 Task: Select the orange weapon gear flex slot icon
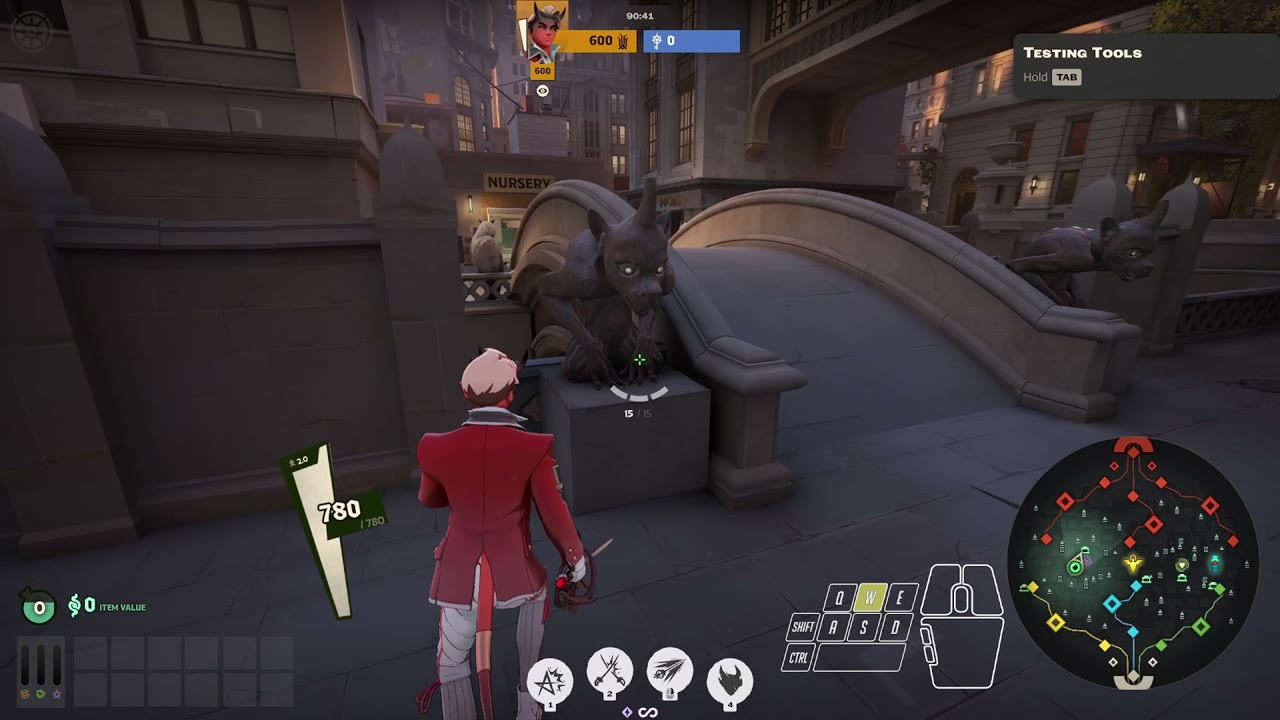tap(24, 694)
